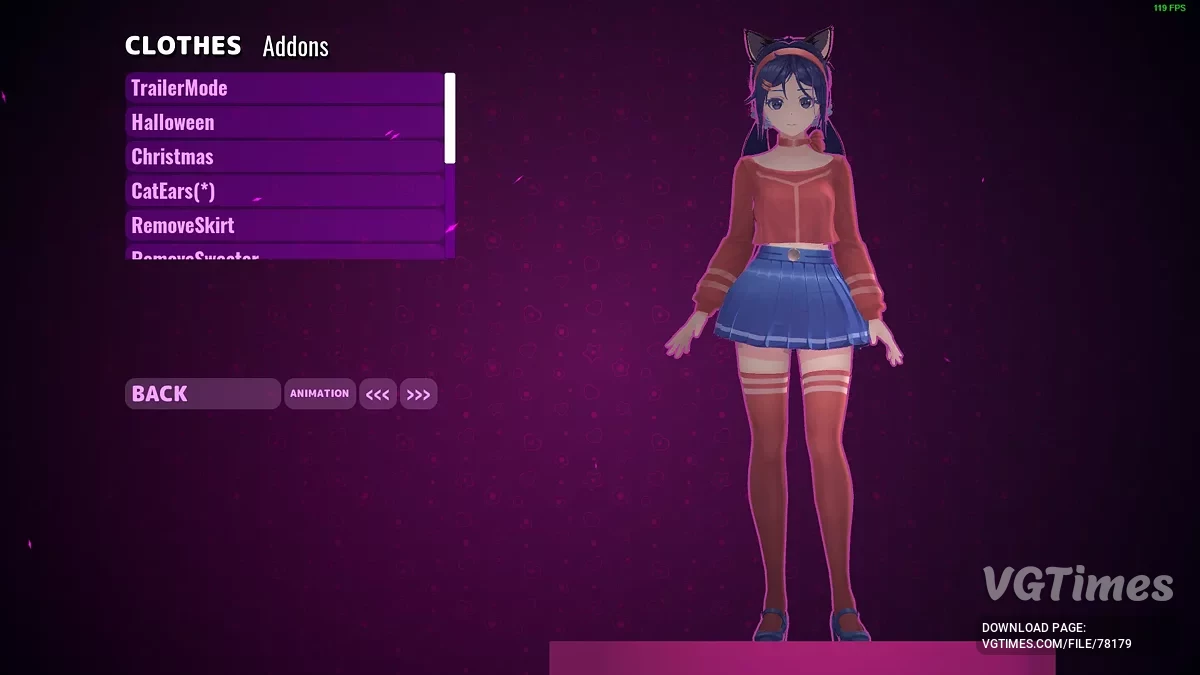This screenshot has height=675, width=1200.
Task: Switch to the CLOTHES tab
Action: (183, 46)
